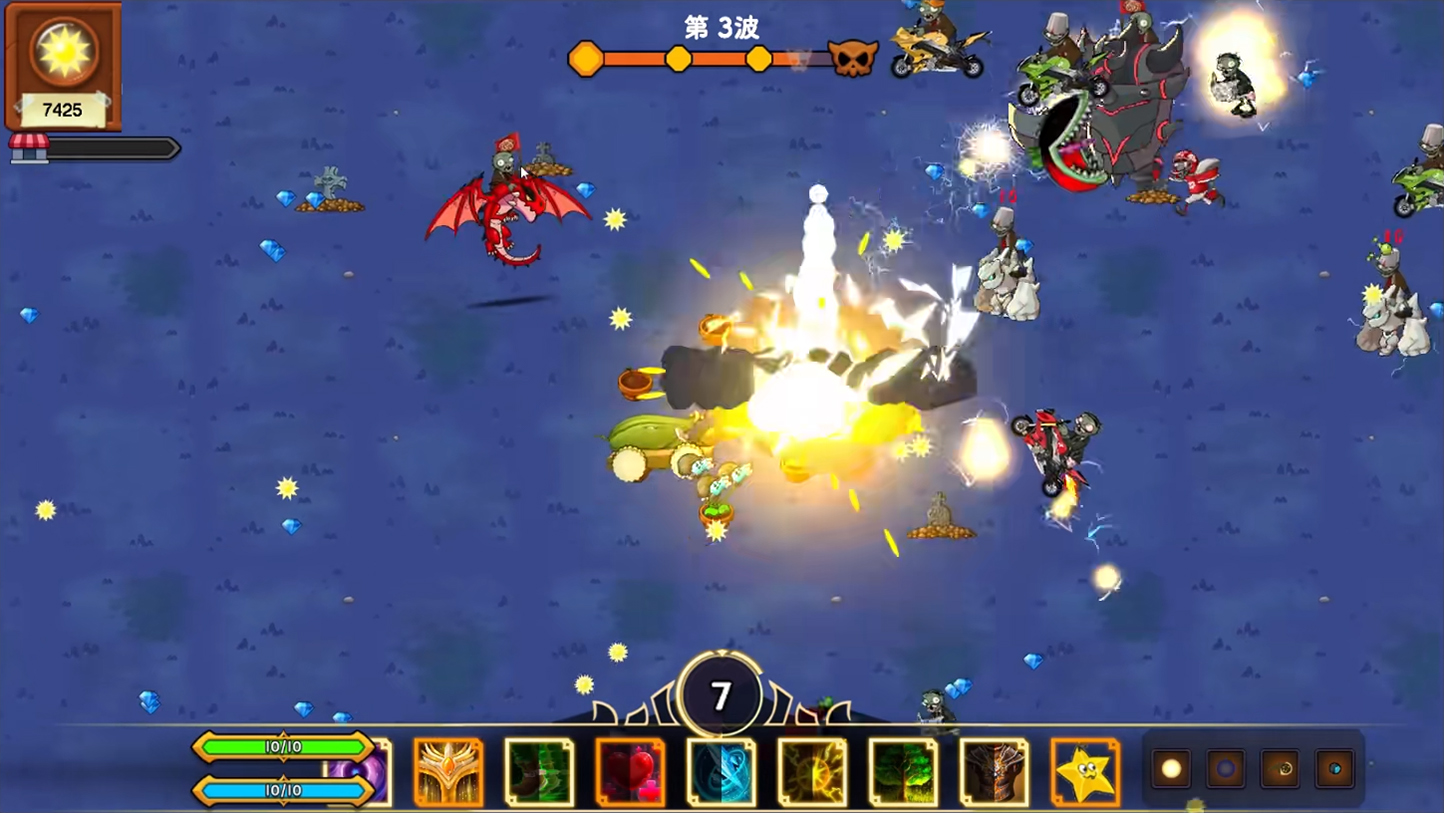Select the dark green plant skill card
This screenshot has width=1444, height=813.
pyautogui.click(x=539, y=771)
